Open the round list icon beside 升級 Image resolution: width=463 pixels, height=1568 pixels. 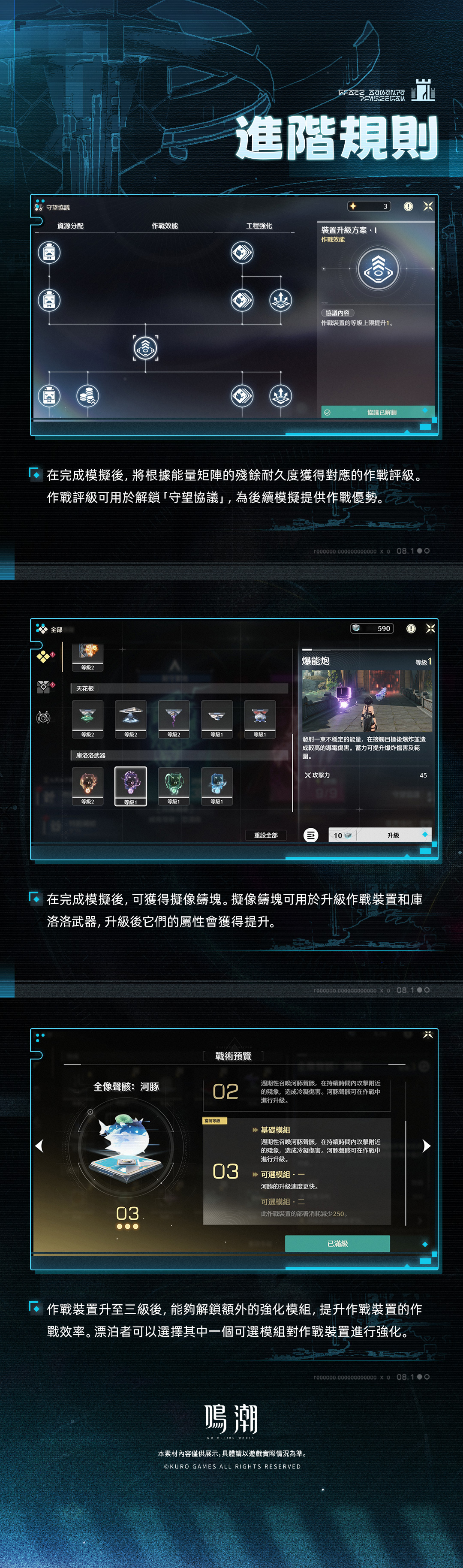click(311, 835)
